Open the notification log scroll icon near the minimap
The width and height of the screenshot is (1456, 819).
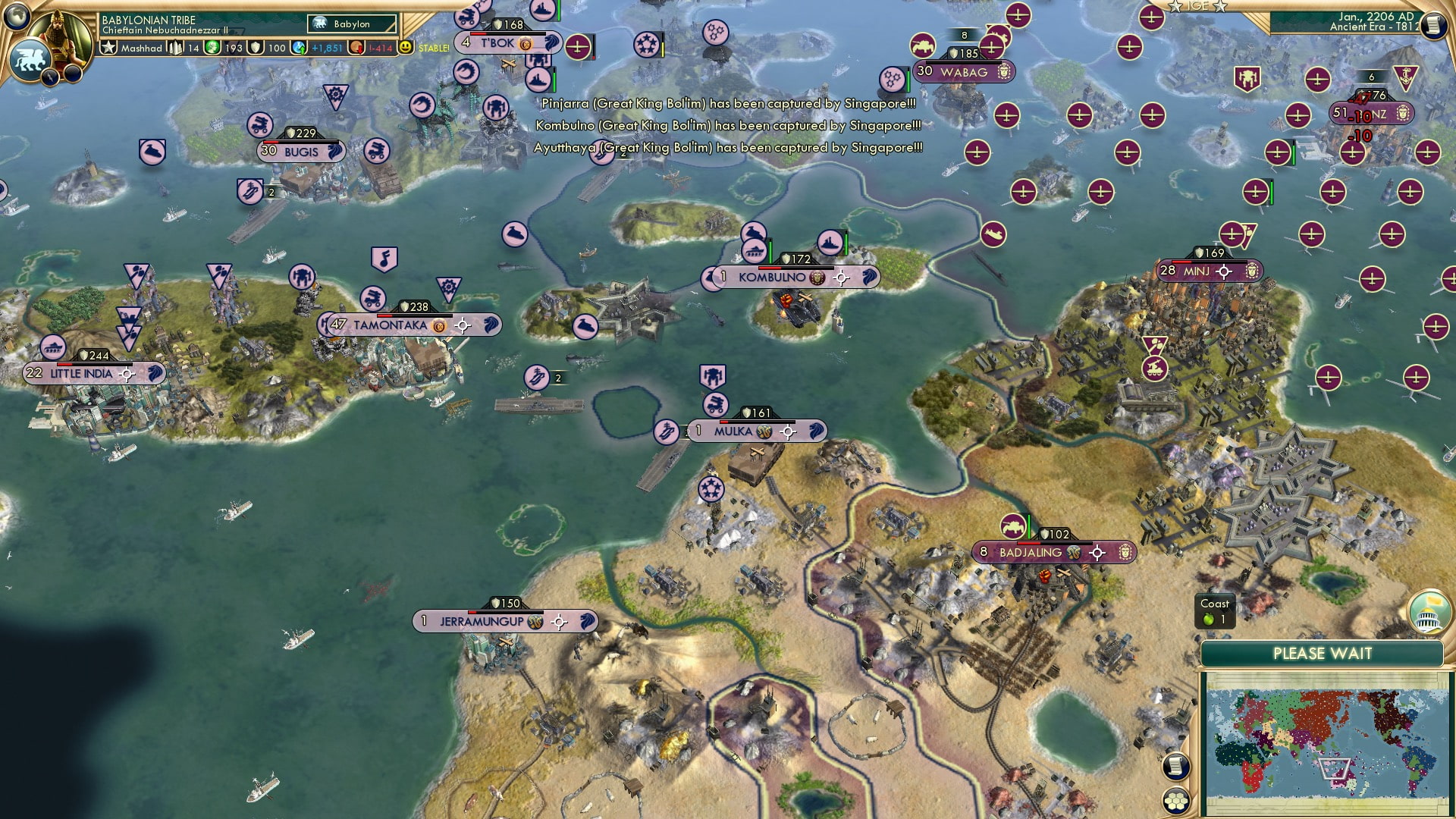(1178, 767)
